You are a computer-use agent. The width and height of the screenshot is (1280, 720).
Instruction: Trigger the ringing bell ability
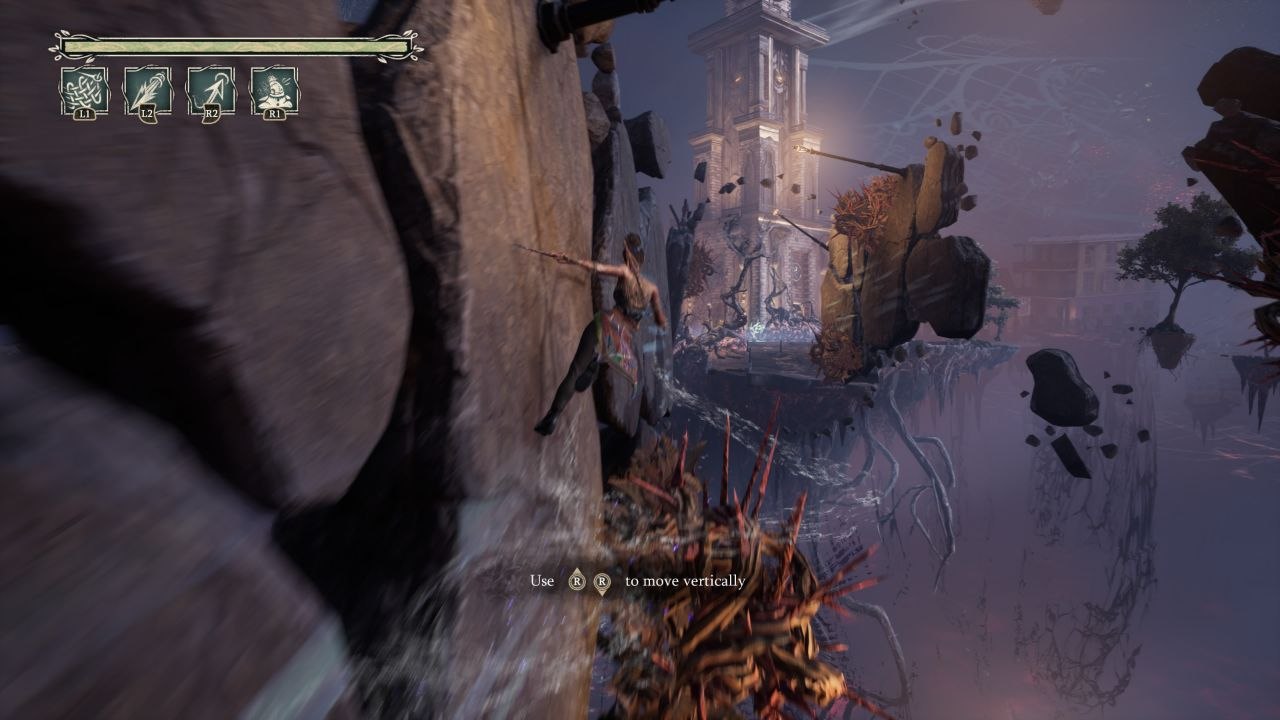(x=274, y=91)
